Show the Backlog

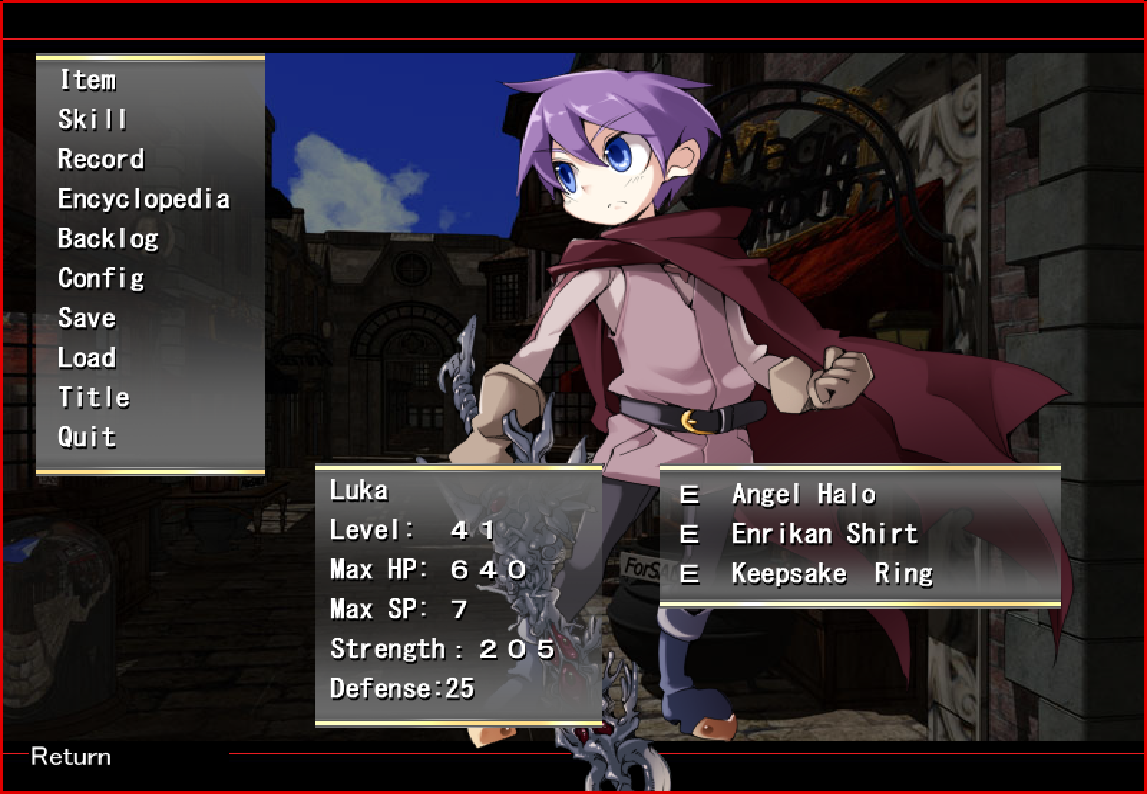click(108, 239)
